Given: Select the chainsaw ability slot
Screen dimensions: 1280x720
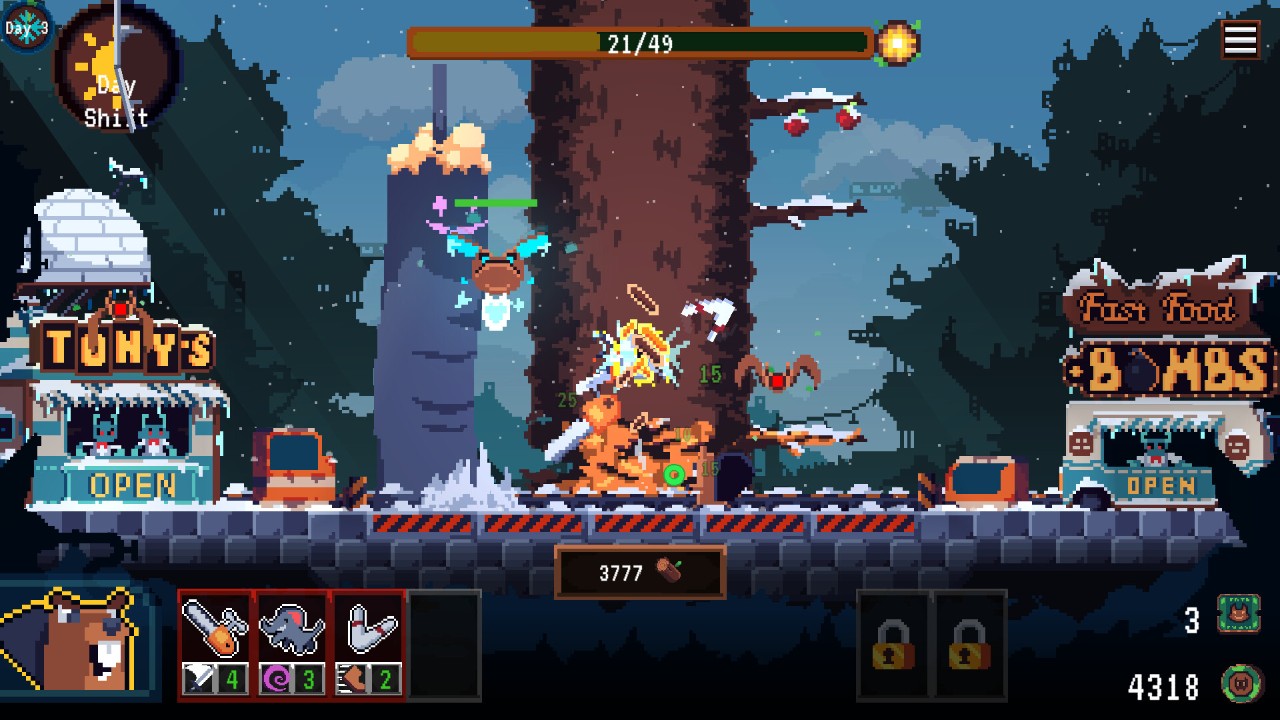Looking at the screenshot, I should [216, 643].
